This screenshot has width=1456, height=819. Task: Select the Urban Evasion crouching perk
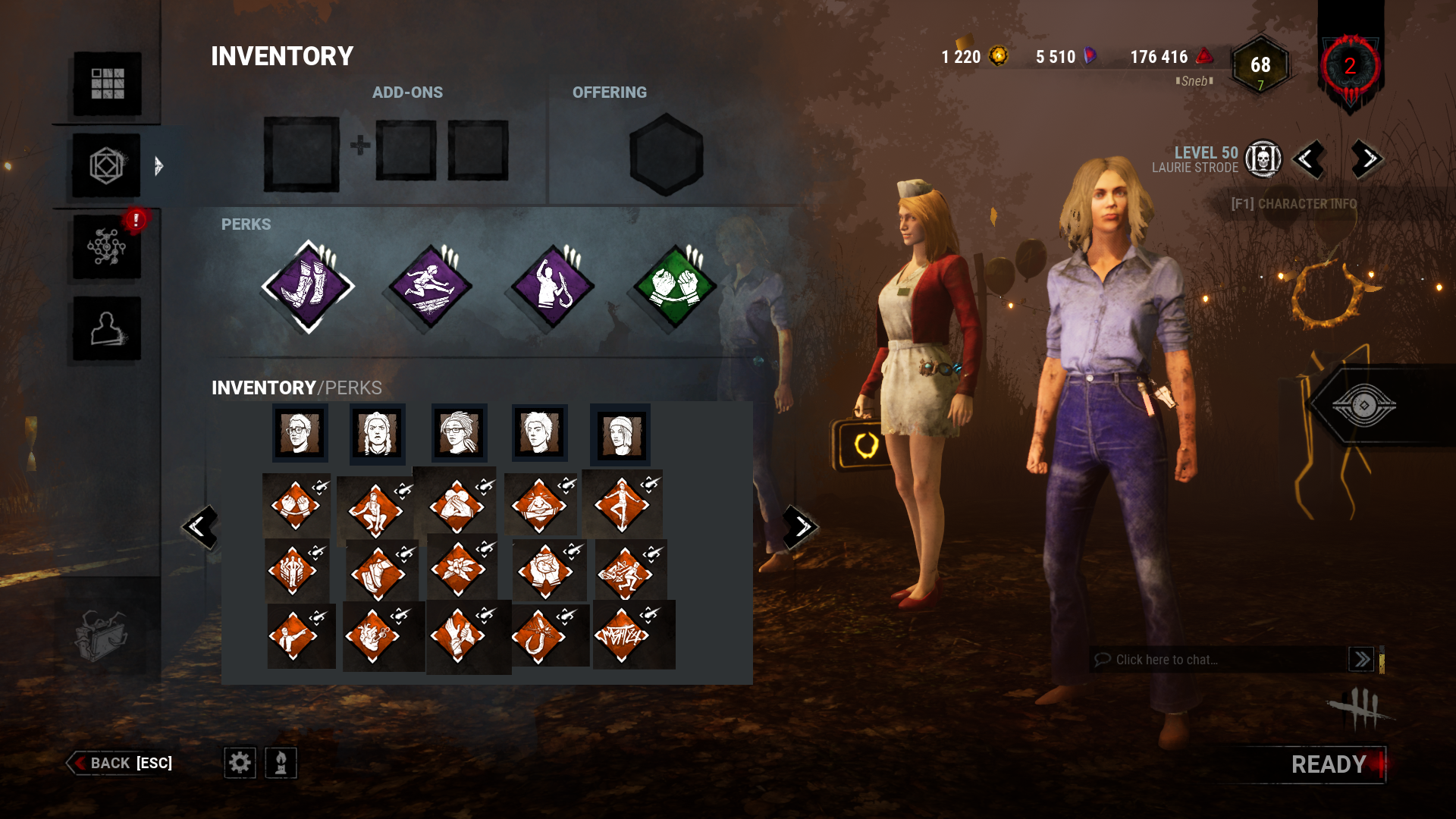[375, 510]
